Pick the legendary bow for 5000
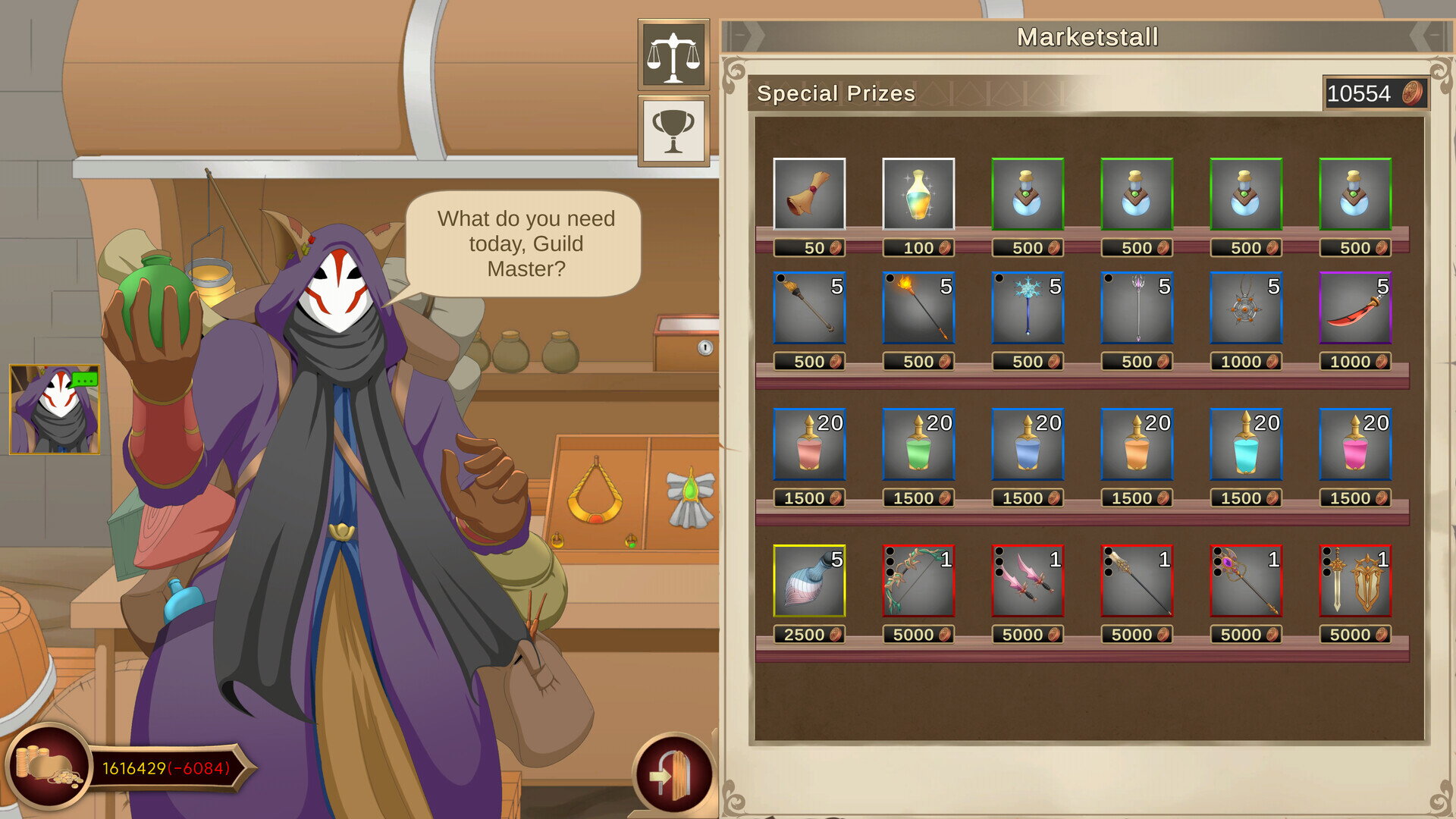 point(918,581)
